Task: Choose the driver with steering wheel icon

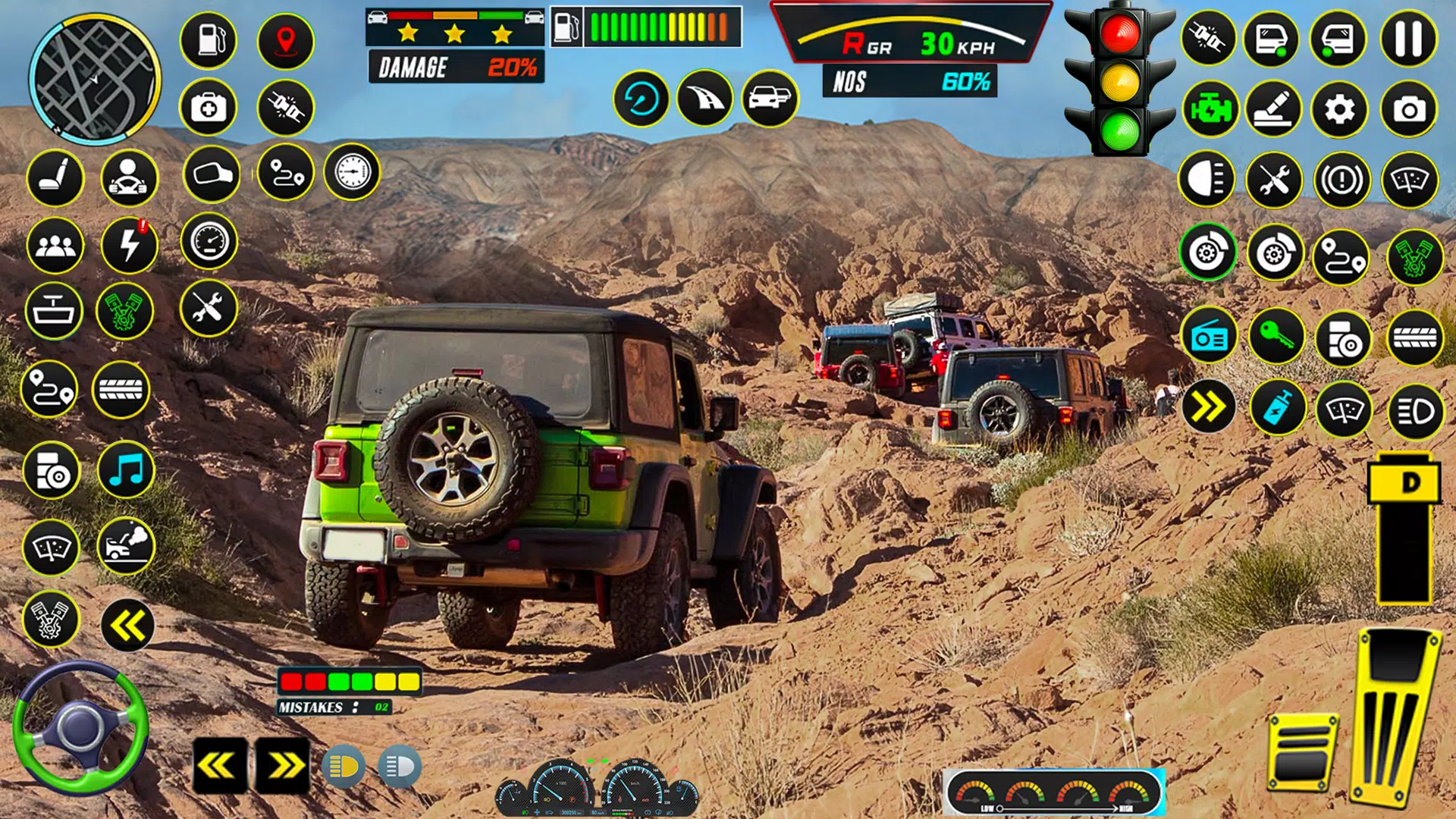Action: pos(129,178)
